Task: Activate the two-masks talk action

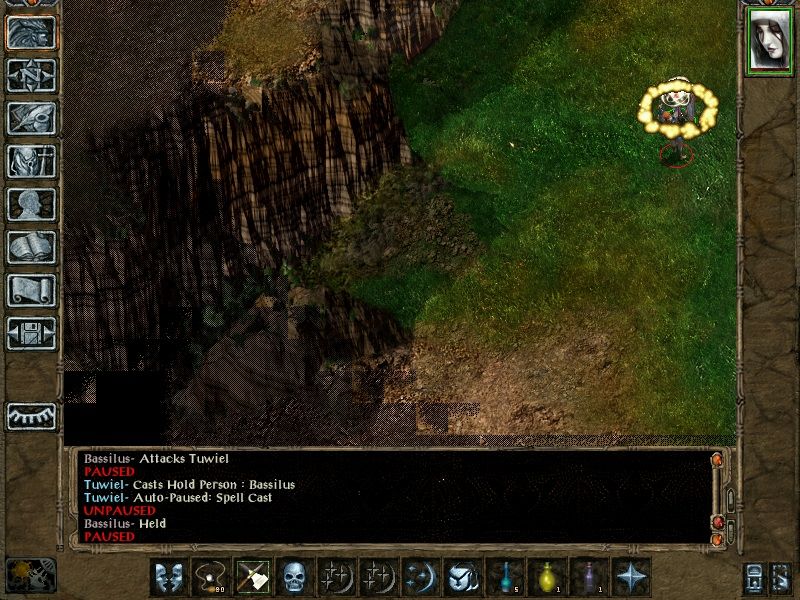Action: tap(169, 577)
